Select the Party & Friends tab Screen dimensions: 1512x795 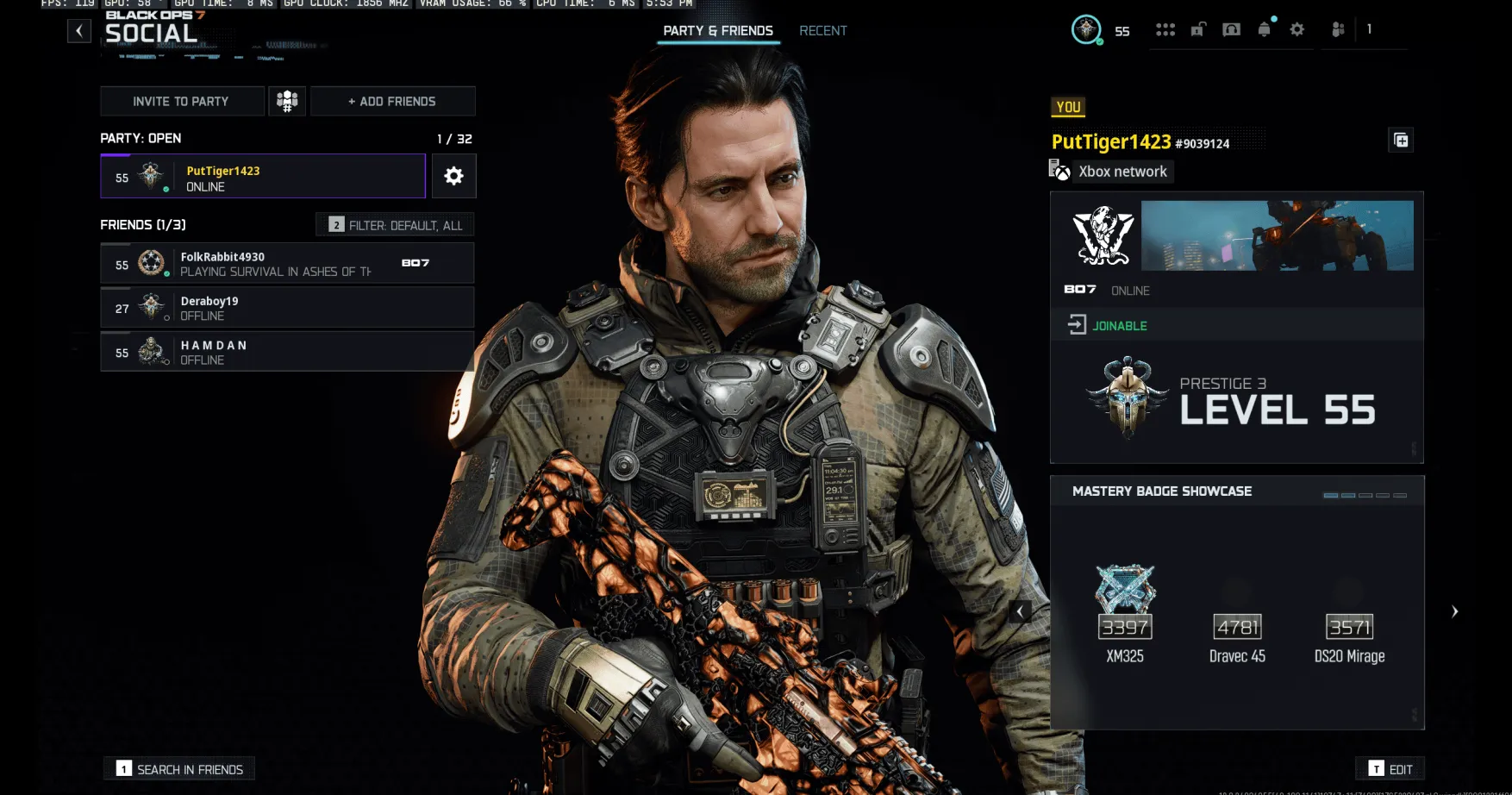[717, 30]
